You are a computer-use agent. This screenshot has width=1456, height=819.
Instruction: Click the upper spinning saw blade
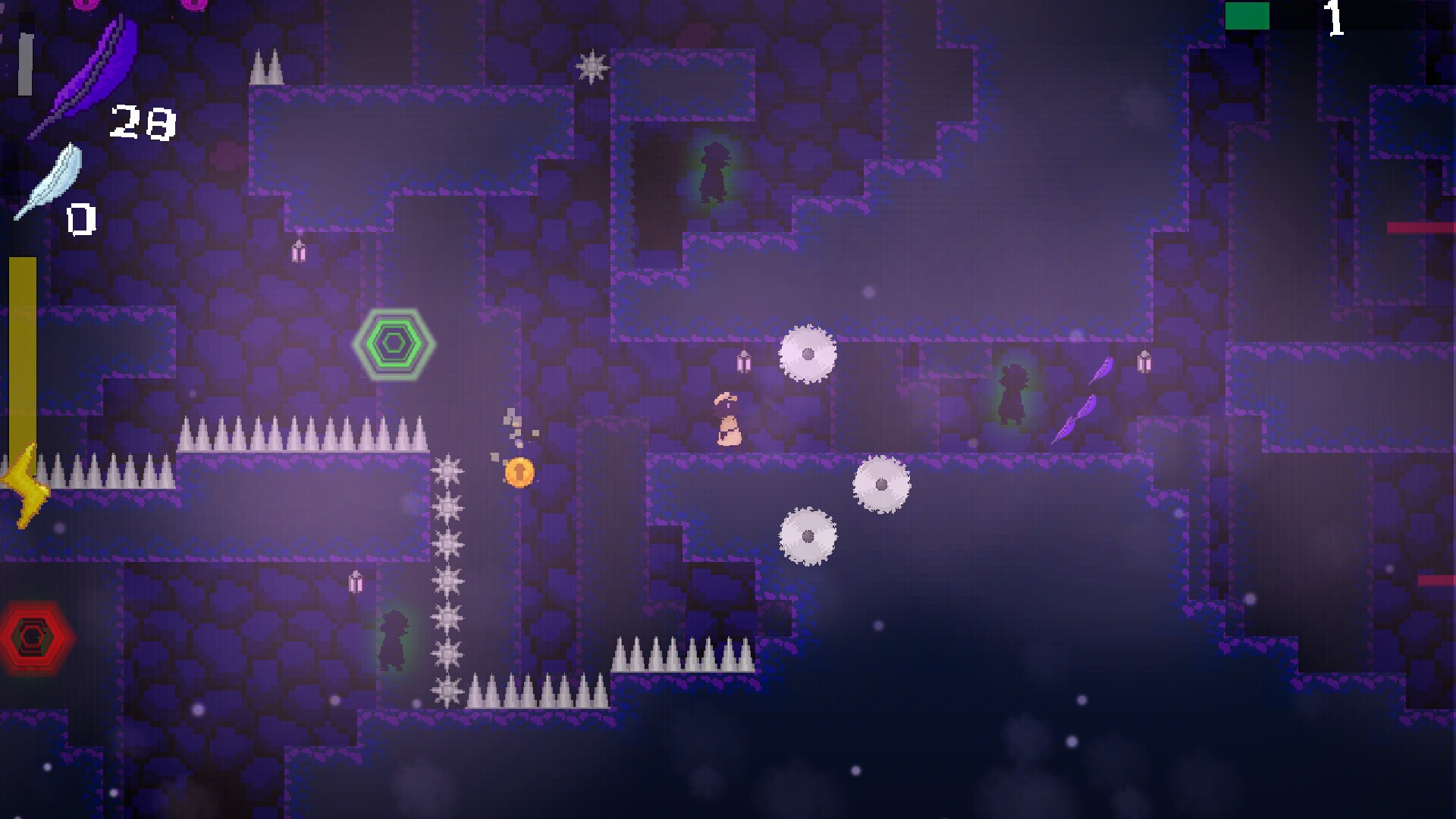coord(809,353)
